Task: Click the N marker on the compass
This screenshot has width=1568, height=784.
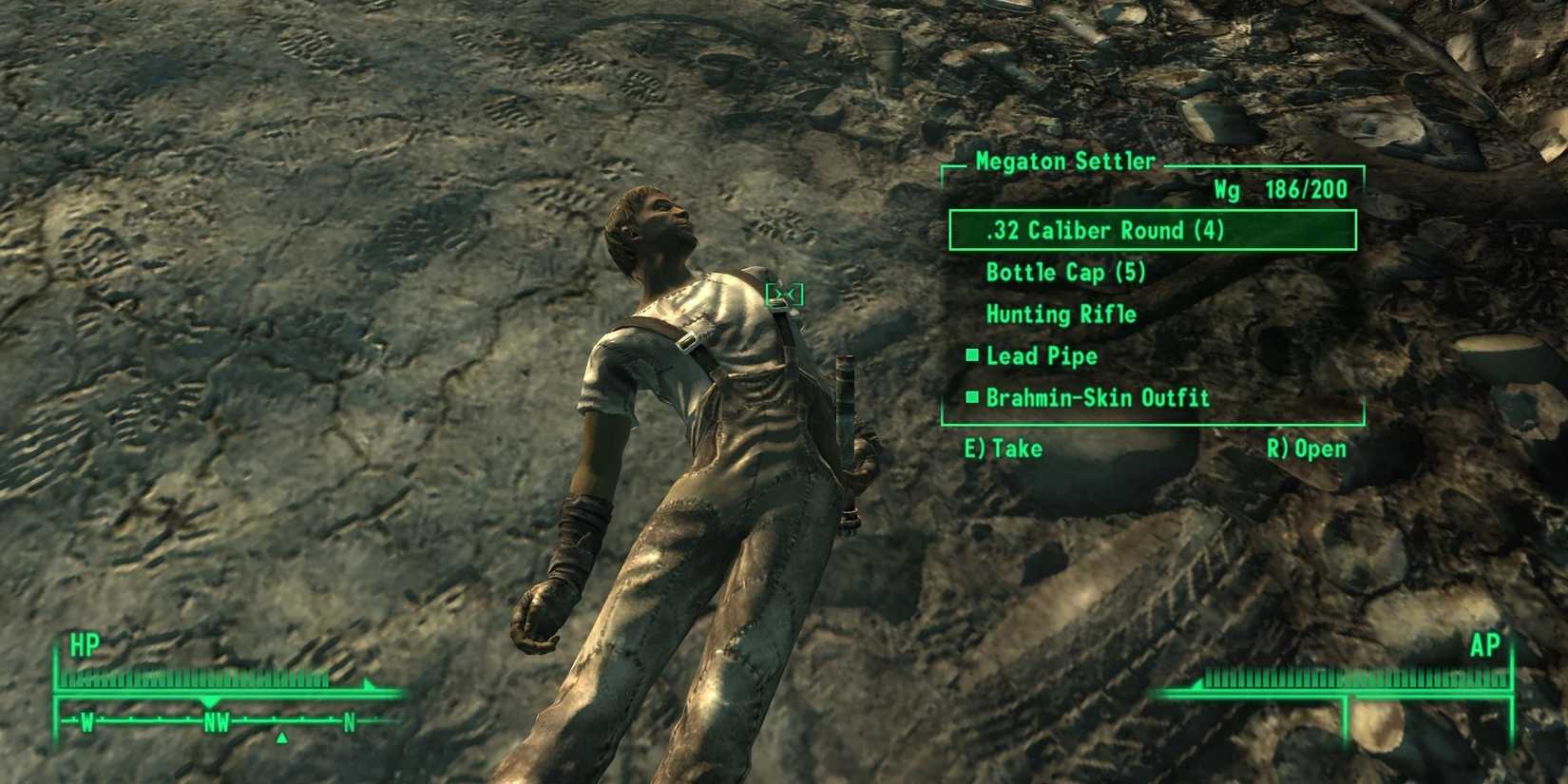Action: coord(349,721)
